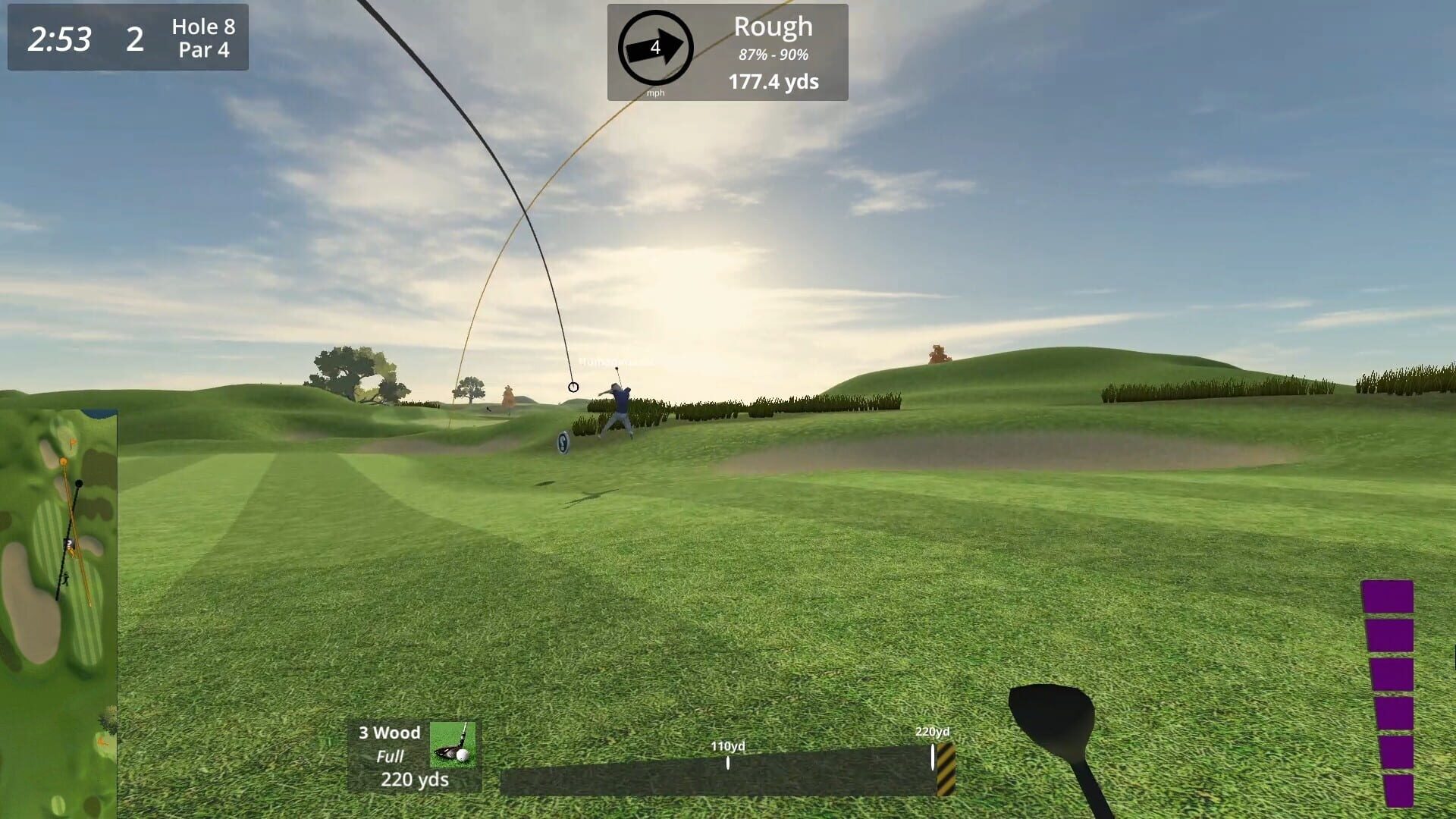
Task: Click the match timer showing 2:53
Action: (61, 37)
